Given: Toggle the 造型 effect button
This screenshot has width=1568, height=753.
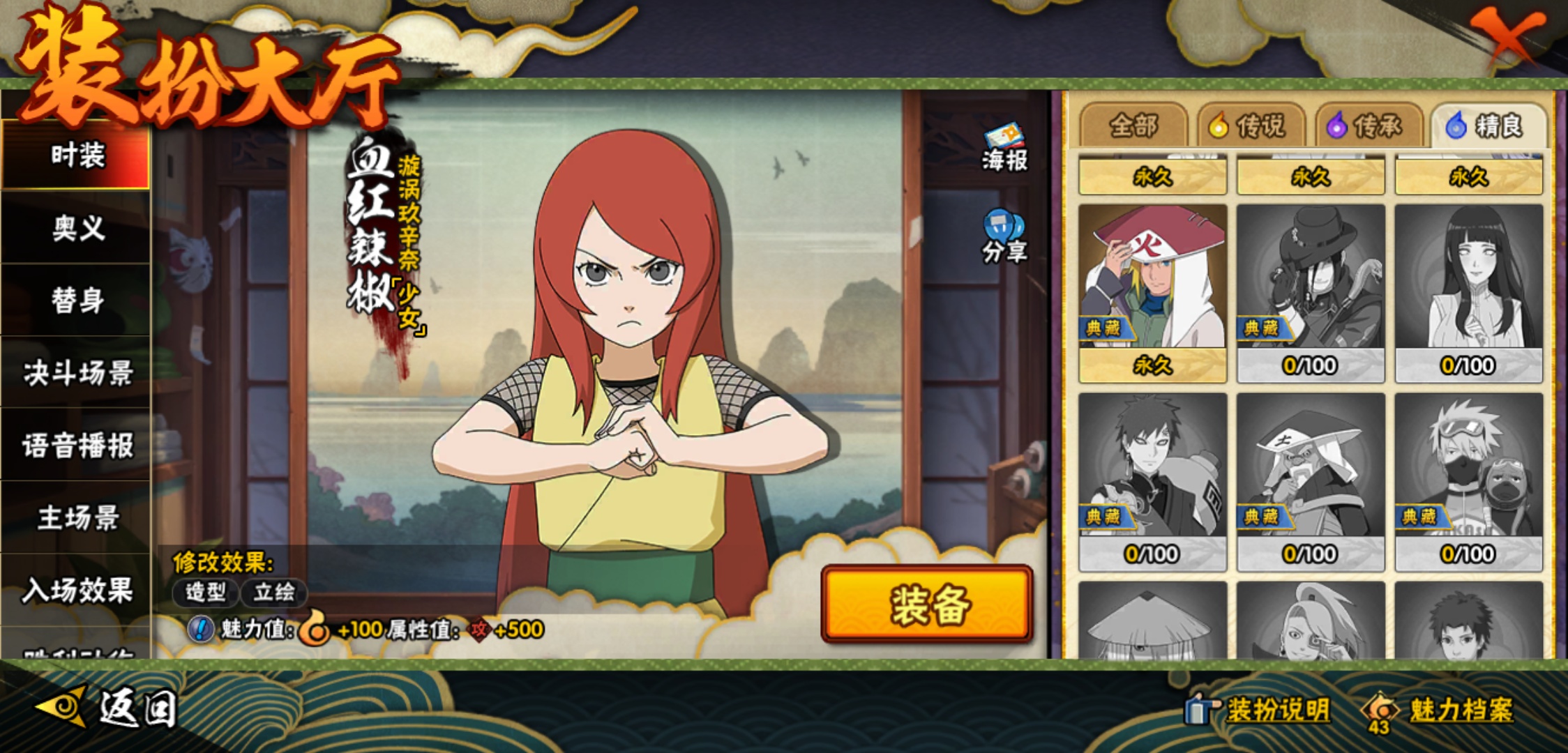Looking at the screenshot, I should click(206, 593).
